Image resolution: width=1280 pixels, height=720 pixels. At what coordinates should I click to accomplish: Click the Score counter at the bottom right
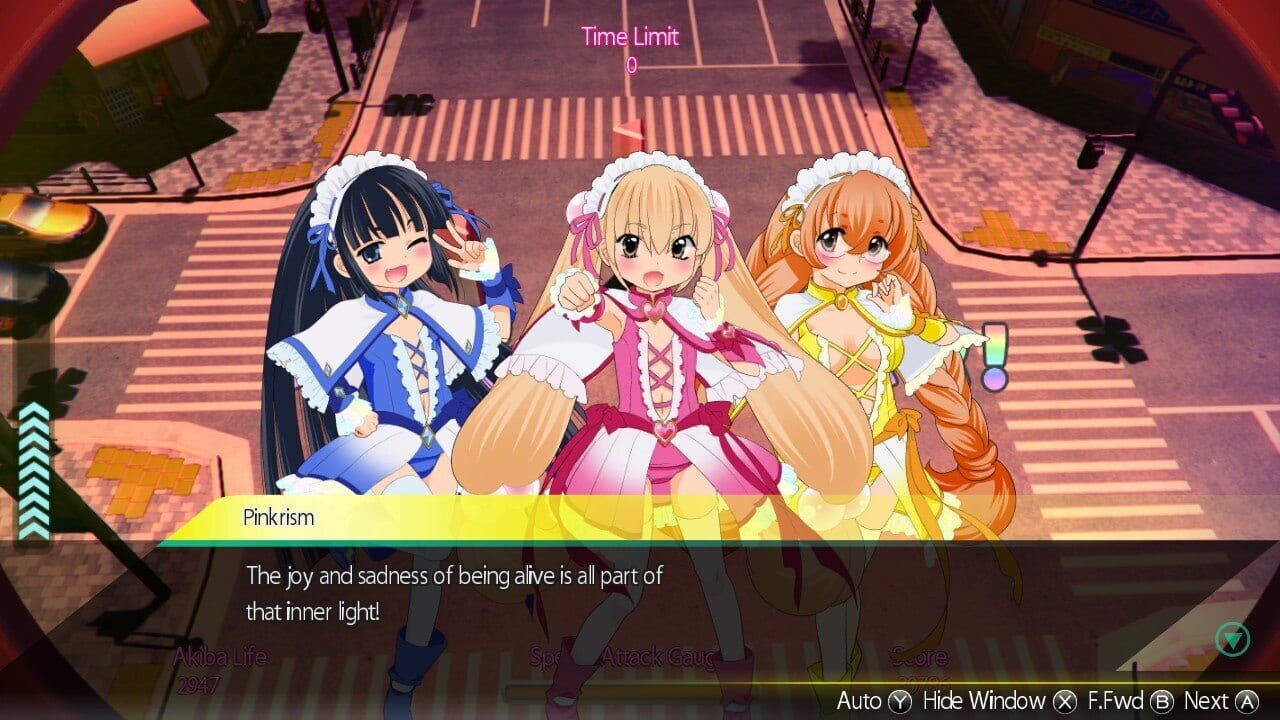pyautogui.click(x=917, y=663)
